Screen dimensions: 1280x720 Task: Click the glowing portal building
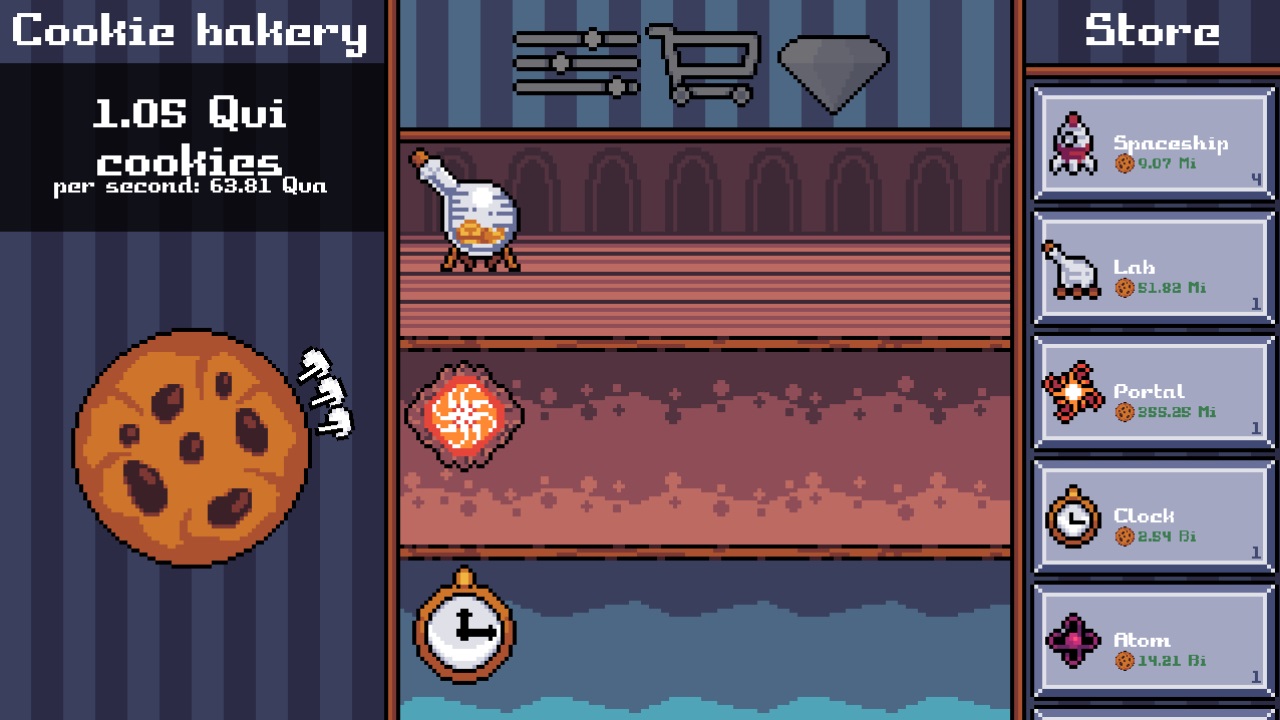pos(462,415)
